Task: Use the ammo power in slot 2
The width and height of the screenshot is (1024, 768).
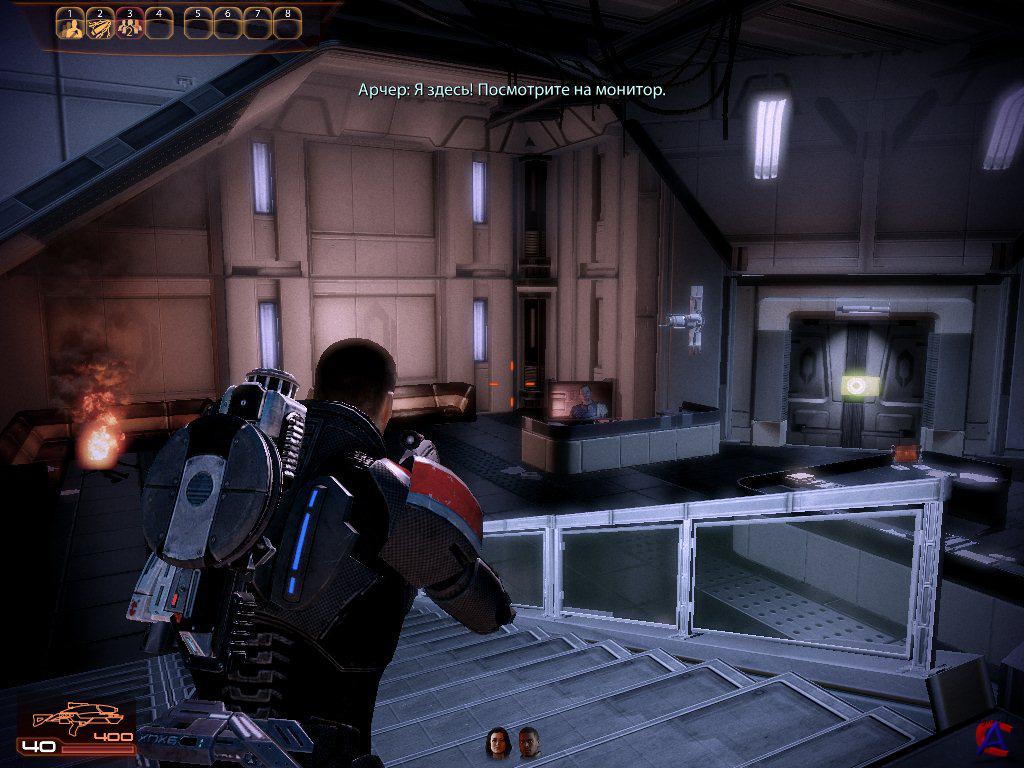Action: tap(99, 24)
